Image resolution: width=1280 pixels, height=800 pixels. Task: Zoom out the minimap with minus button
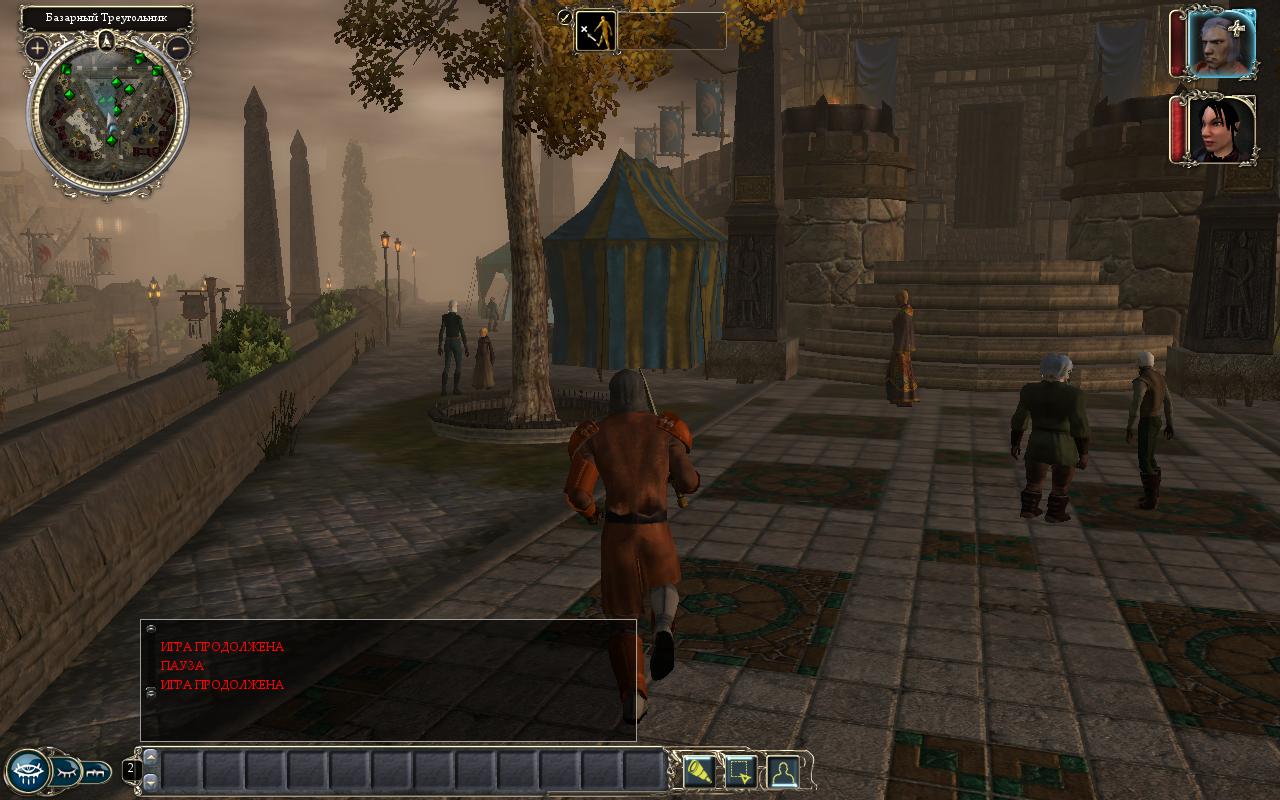178,47
